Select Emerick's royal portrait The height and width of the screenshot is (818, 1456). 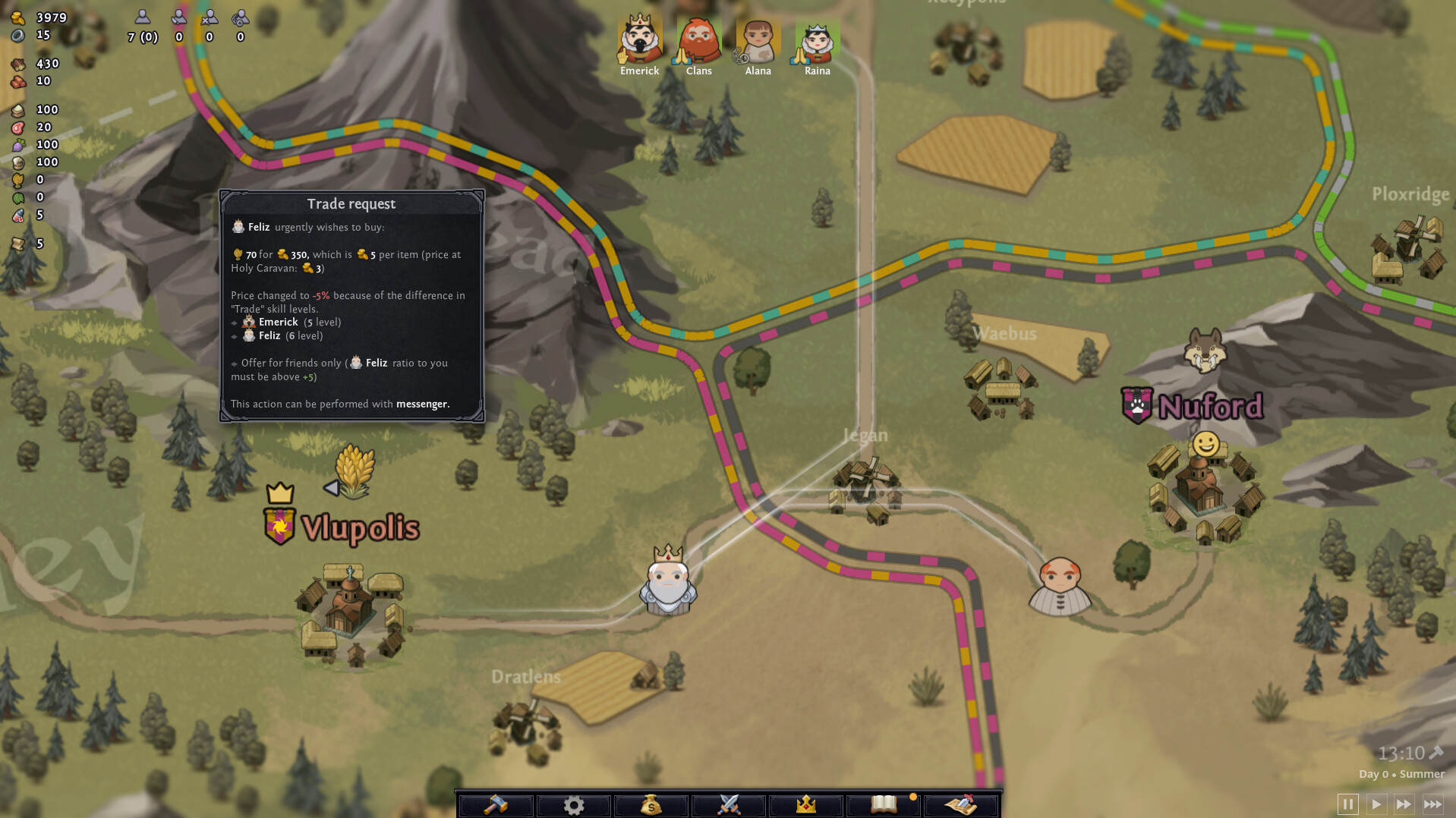click(x=638, y=36)
